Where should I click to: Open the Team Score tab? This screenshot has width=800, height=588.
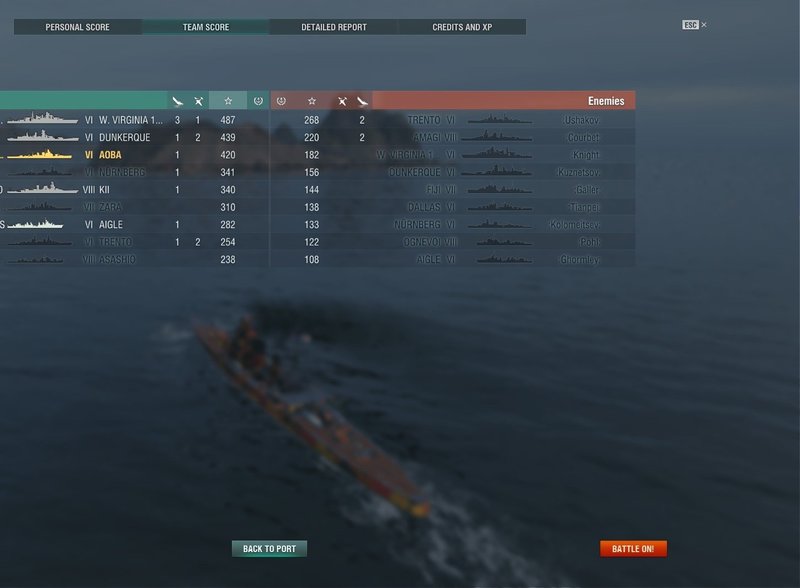point(206,27)
